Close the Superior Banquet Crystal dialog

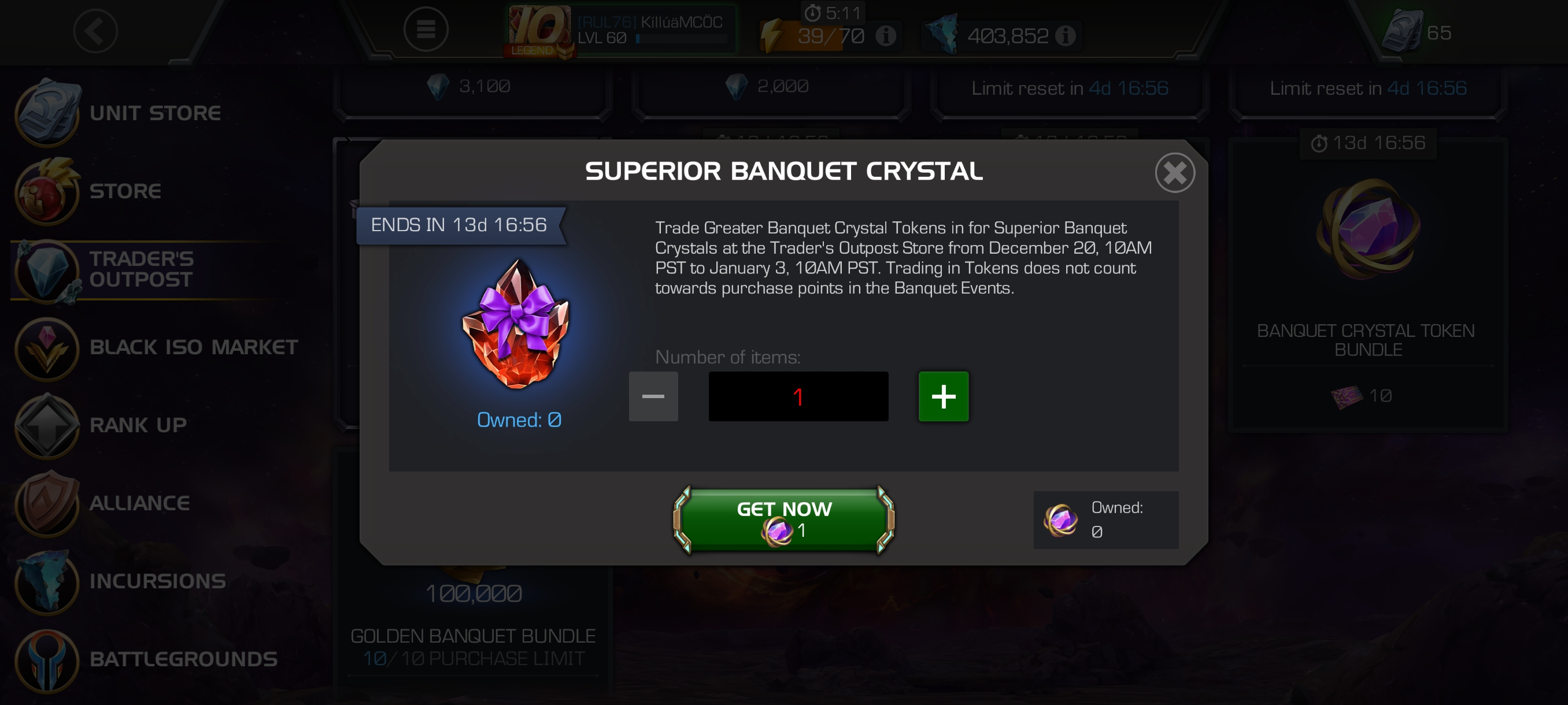[x=1175, y=172]
